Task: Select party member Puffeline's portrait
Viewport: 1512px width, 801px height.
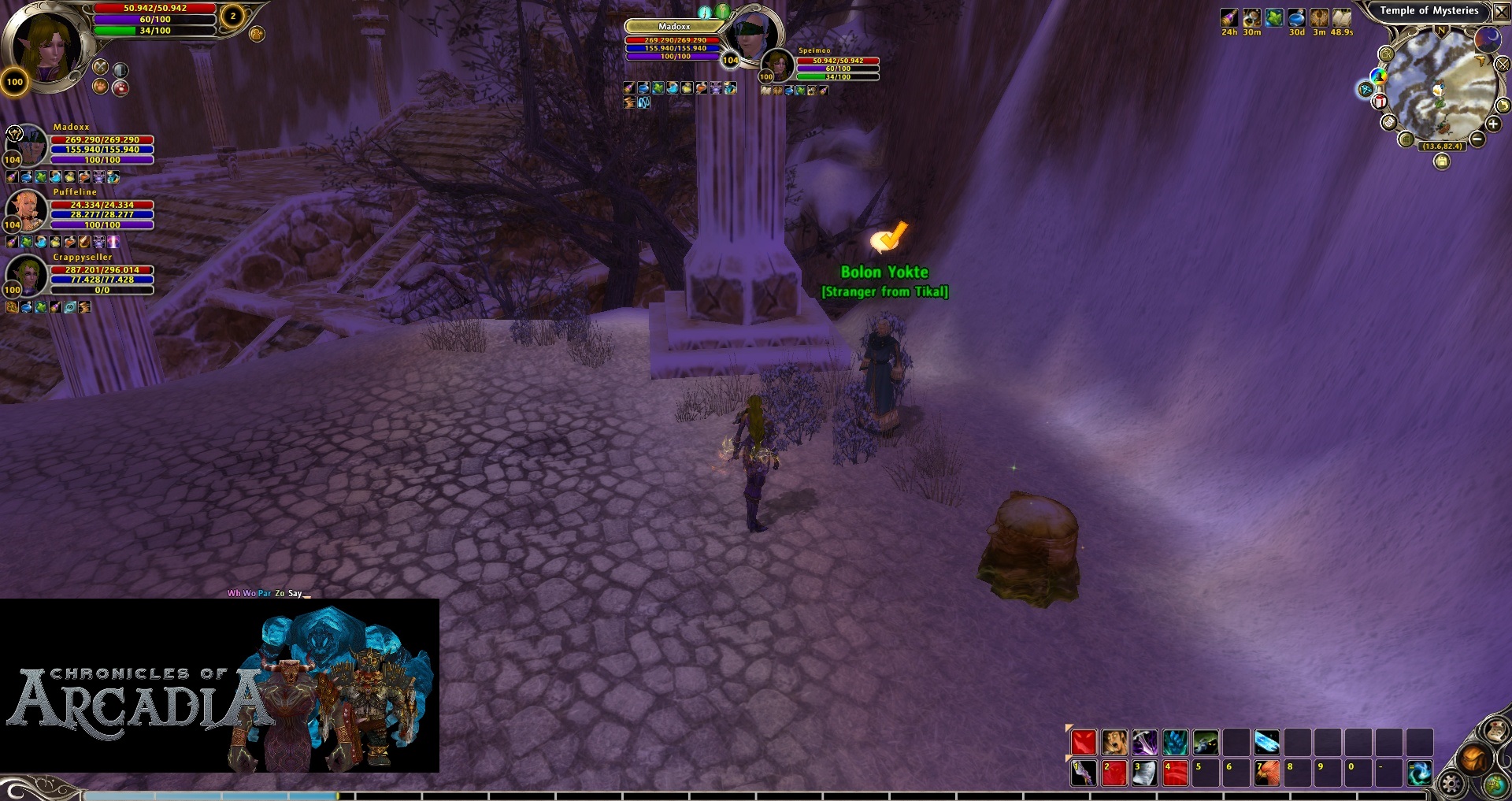Action: tap(26, 209)
